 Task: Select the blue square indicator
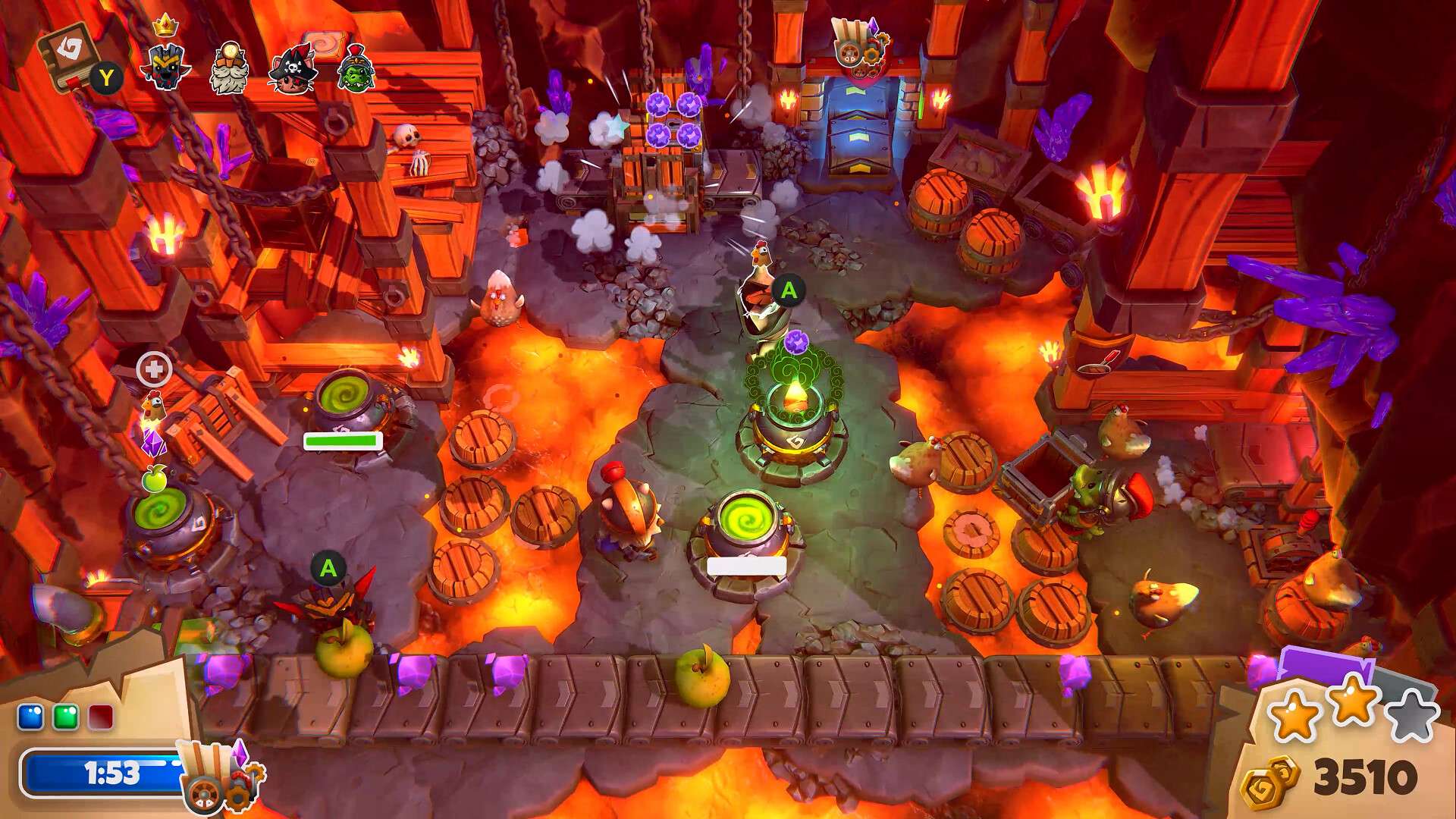(x=30, y=717)
